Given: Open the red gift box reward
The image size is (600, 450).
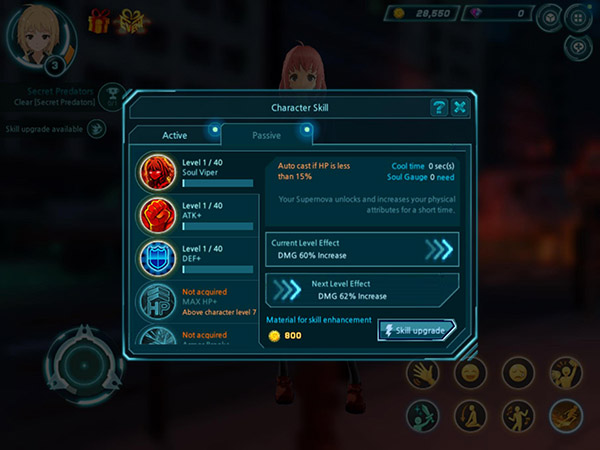Looking at the screenshot, I should click(99, 19).
